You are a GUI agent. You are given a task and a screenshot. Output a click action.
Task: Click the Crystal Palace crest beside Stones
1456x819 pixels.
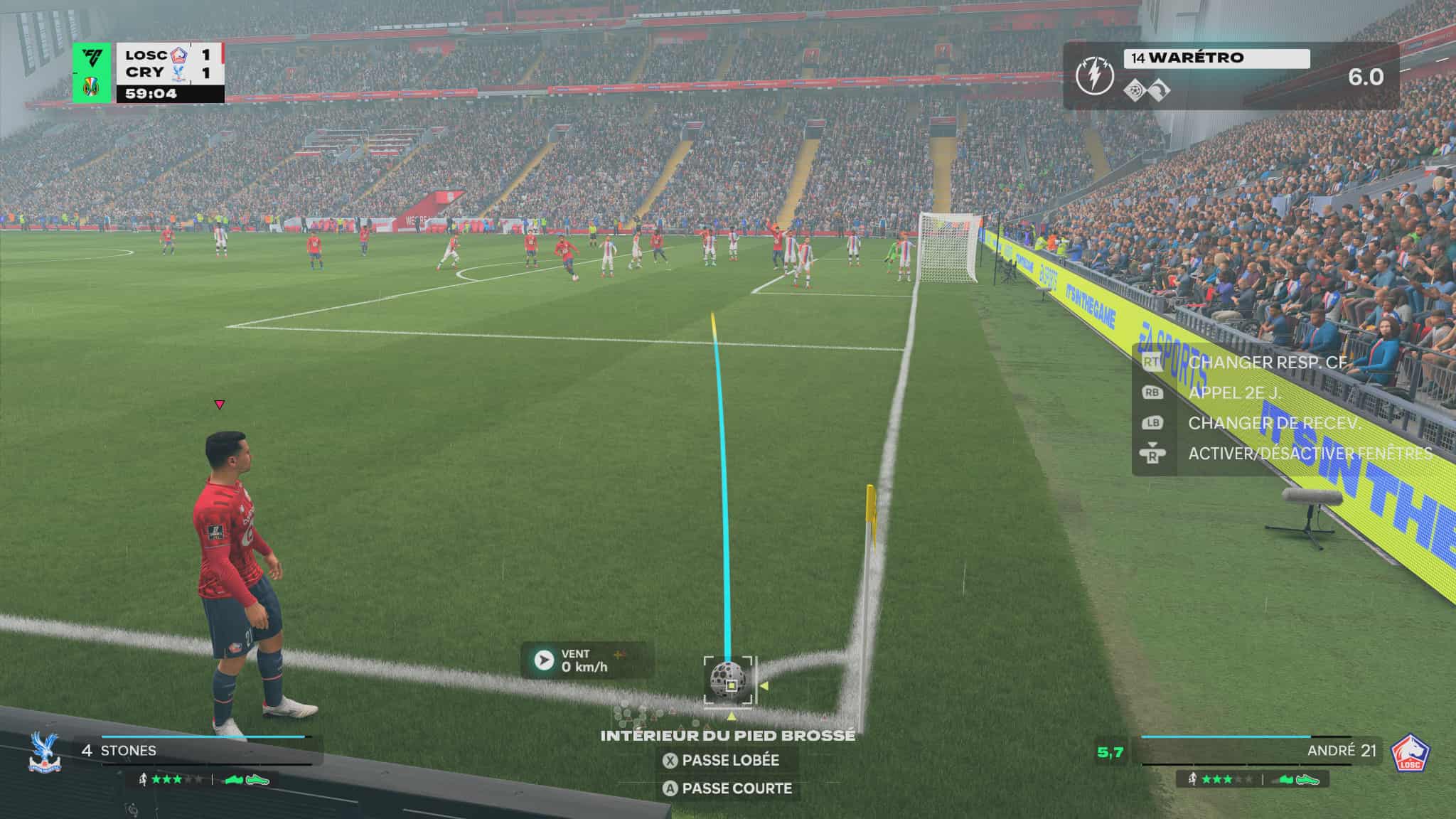pyautogui.click(x=45, y=753)
